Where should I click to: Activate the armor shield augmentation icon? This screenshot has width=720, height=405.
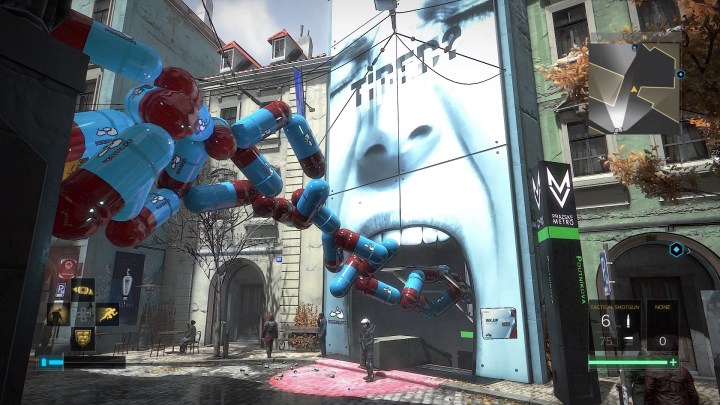[x=82, y=338]
